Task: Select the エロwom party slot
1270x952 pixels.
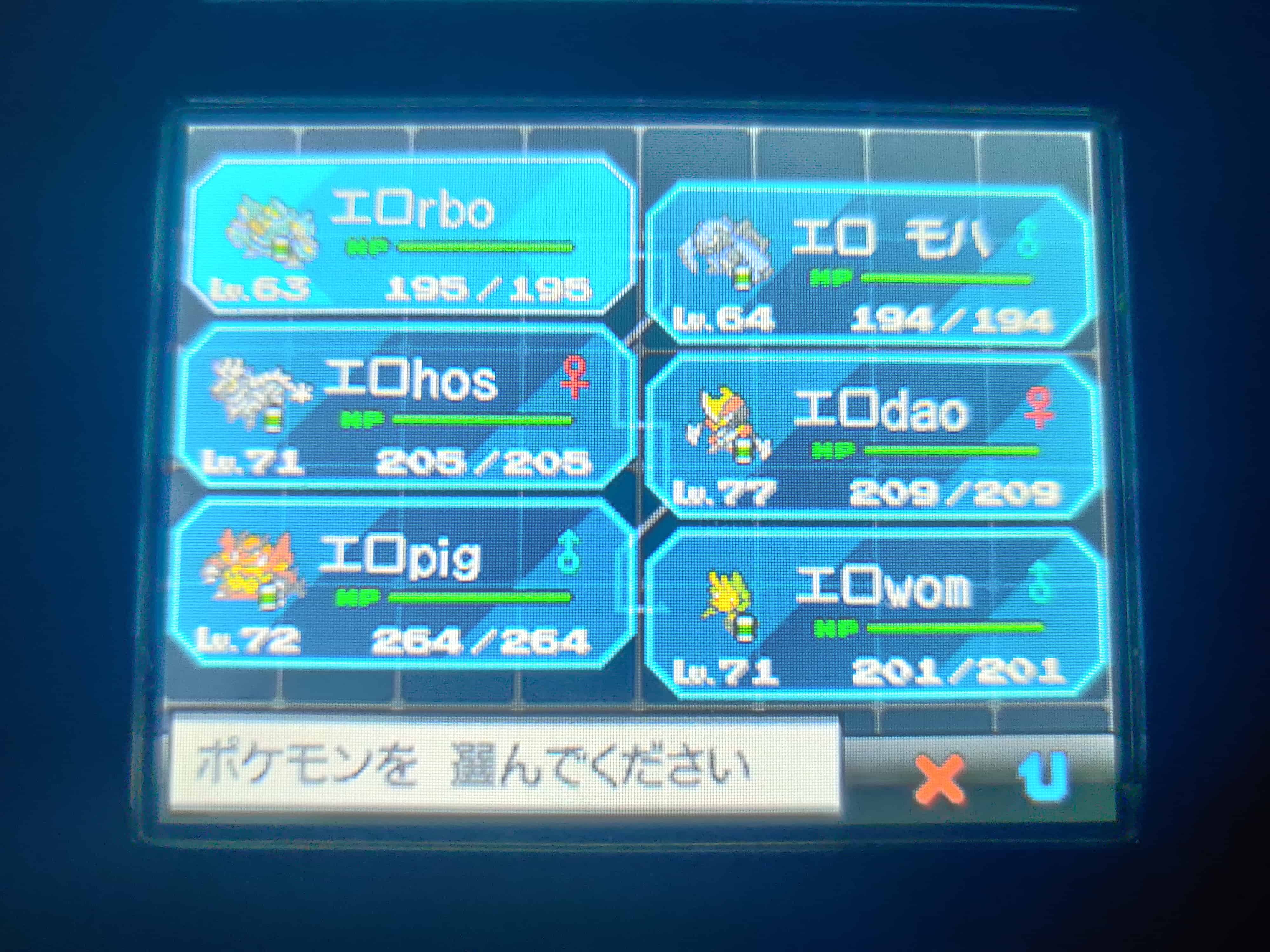Action: 874,614
